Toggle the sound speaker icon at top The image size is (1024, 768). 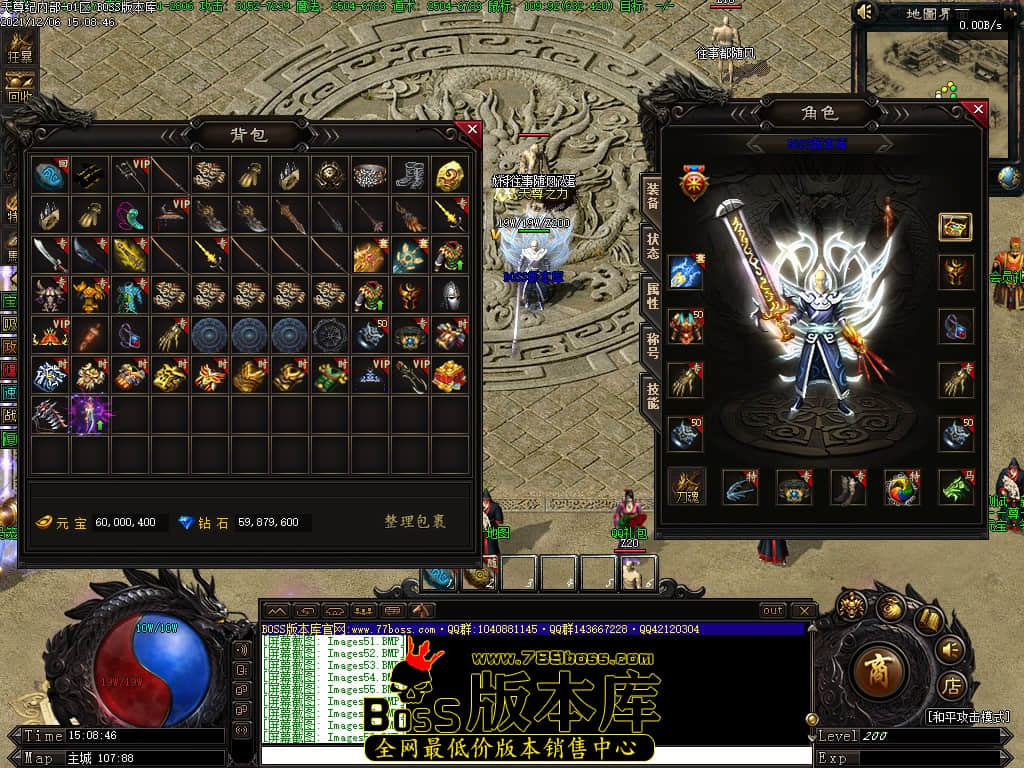(866, 12)
